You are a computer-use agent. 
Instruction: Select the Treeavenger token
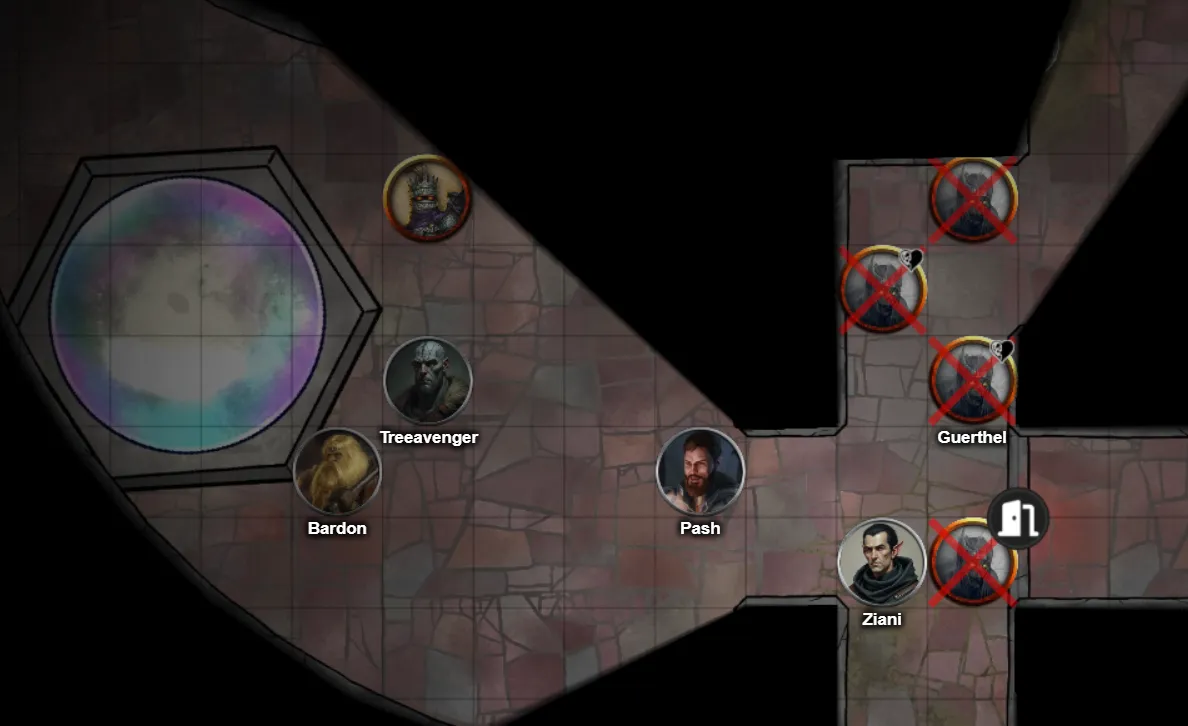point(428,381)
